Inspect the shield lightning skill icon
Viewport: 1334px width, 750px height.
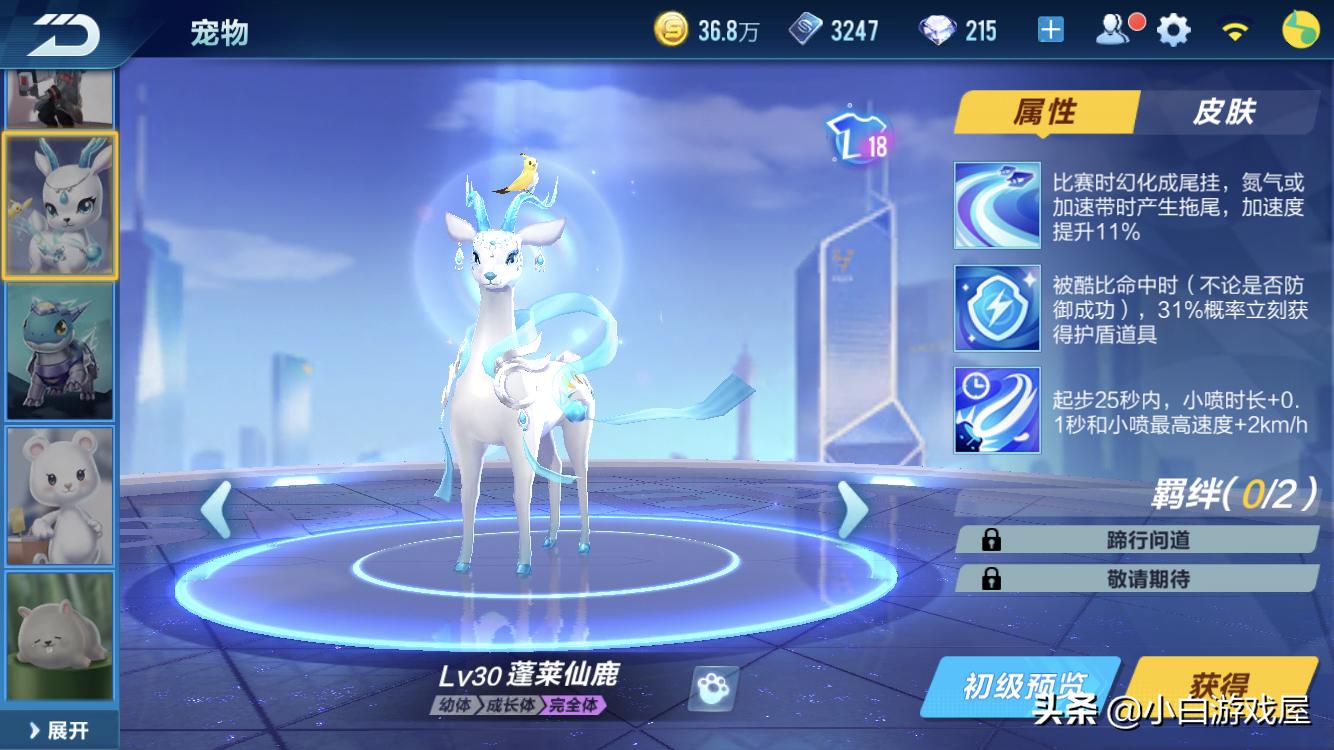(x=996, y=308)
